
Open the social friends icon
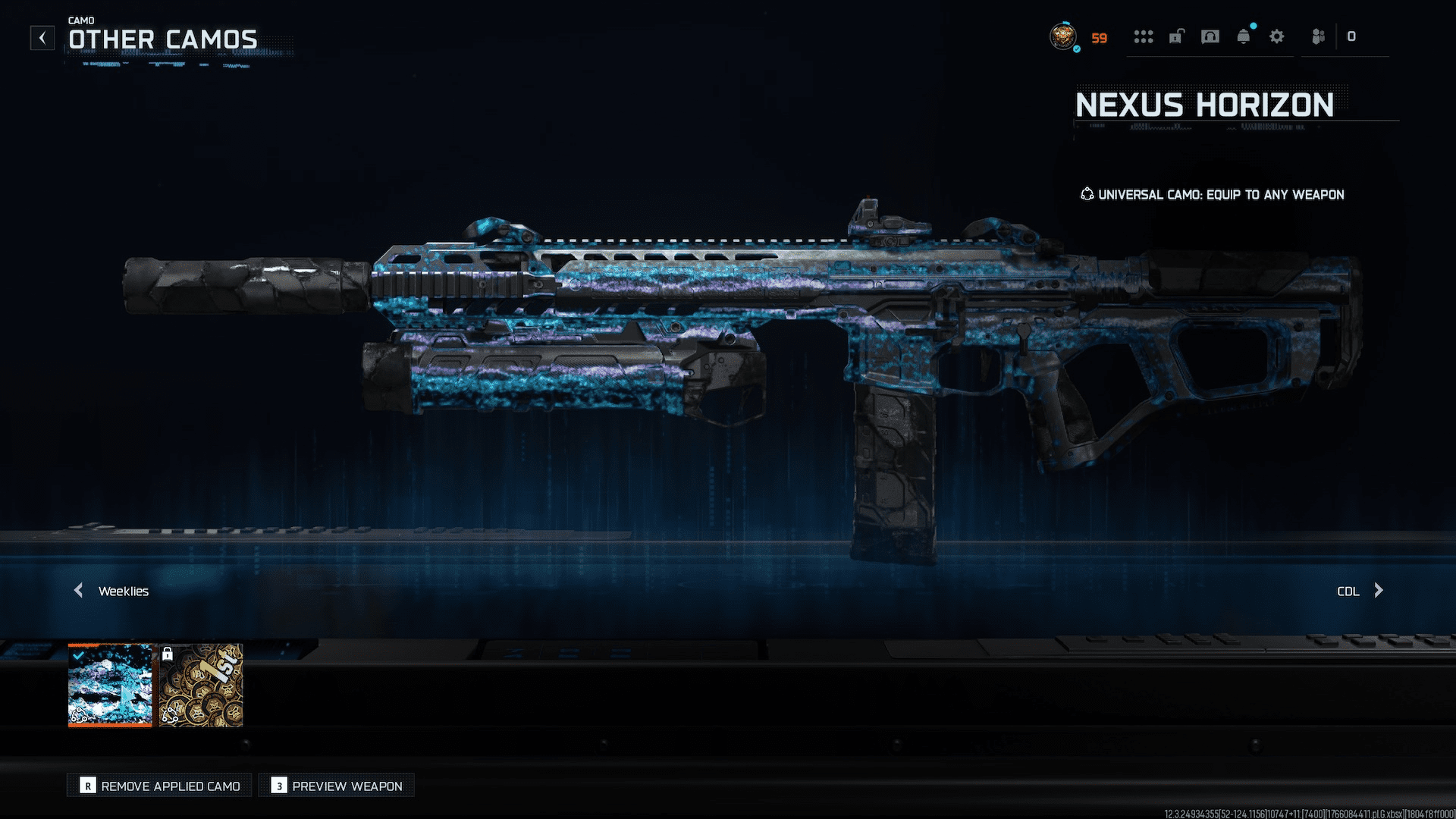pos(1317,37)
